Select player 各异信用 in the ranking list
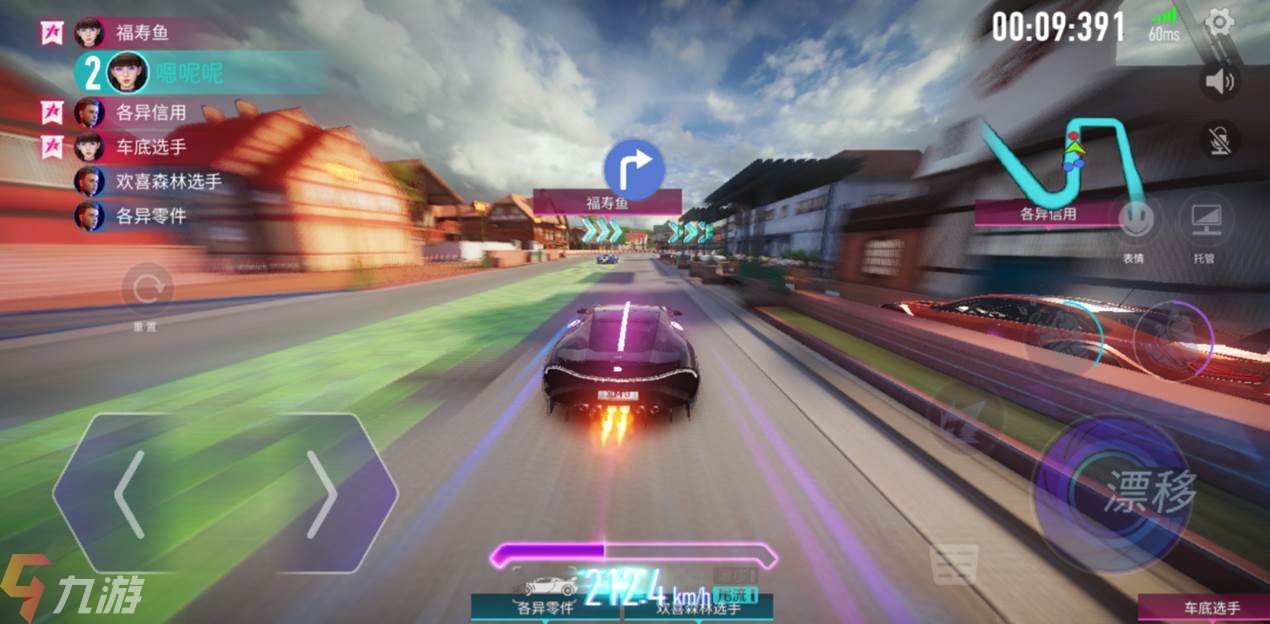The height and width of the screenshot is (624, 1270). tap(150, 112)
